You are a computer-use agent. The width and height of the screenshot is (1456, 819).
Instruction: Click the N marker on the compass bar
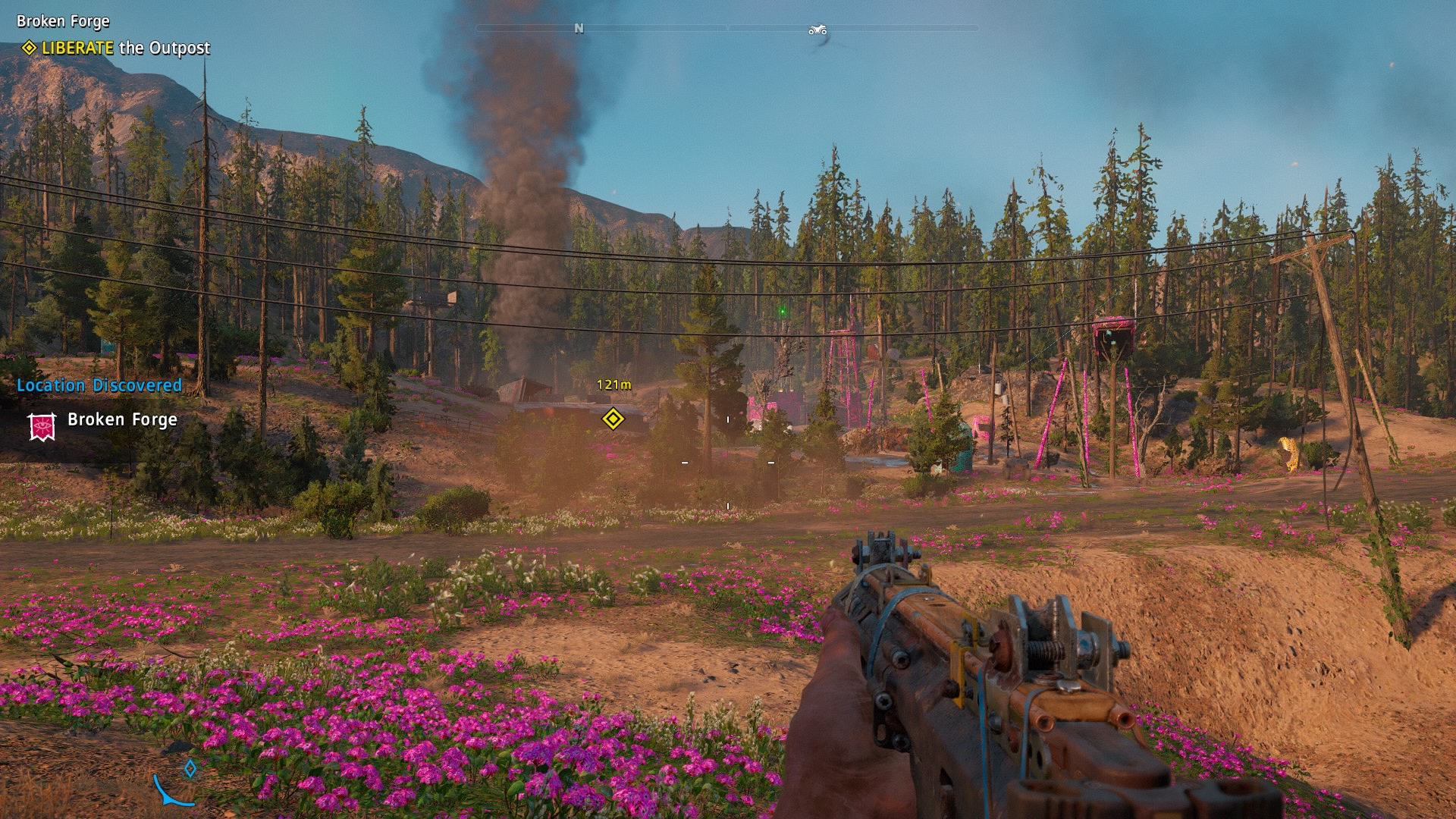click(579, 29)
